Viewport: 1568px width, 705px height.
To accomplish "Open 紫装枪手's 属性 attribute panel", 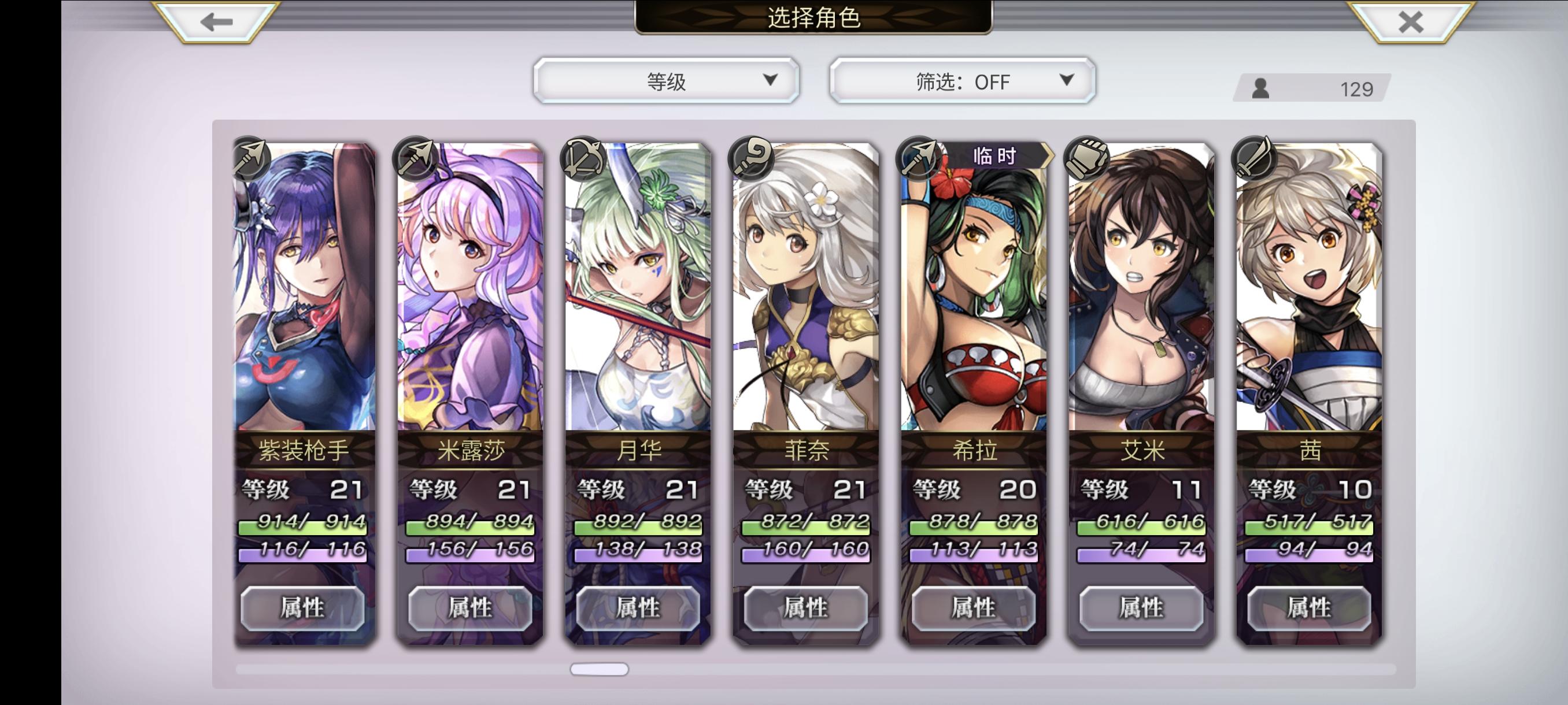I will point(302,608).
